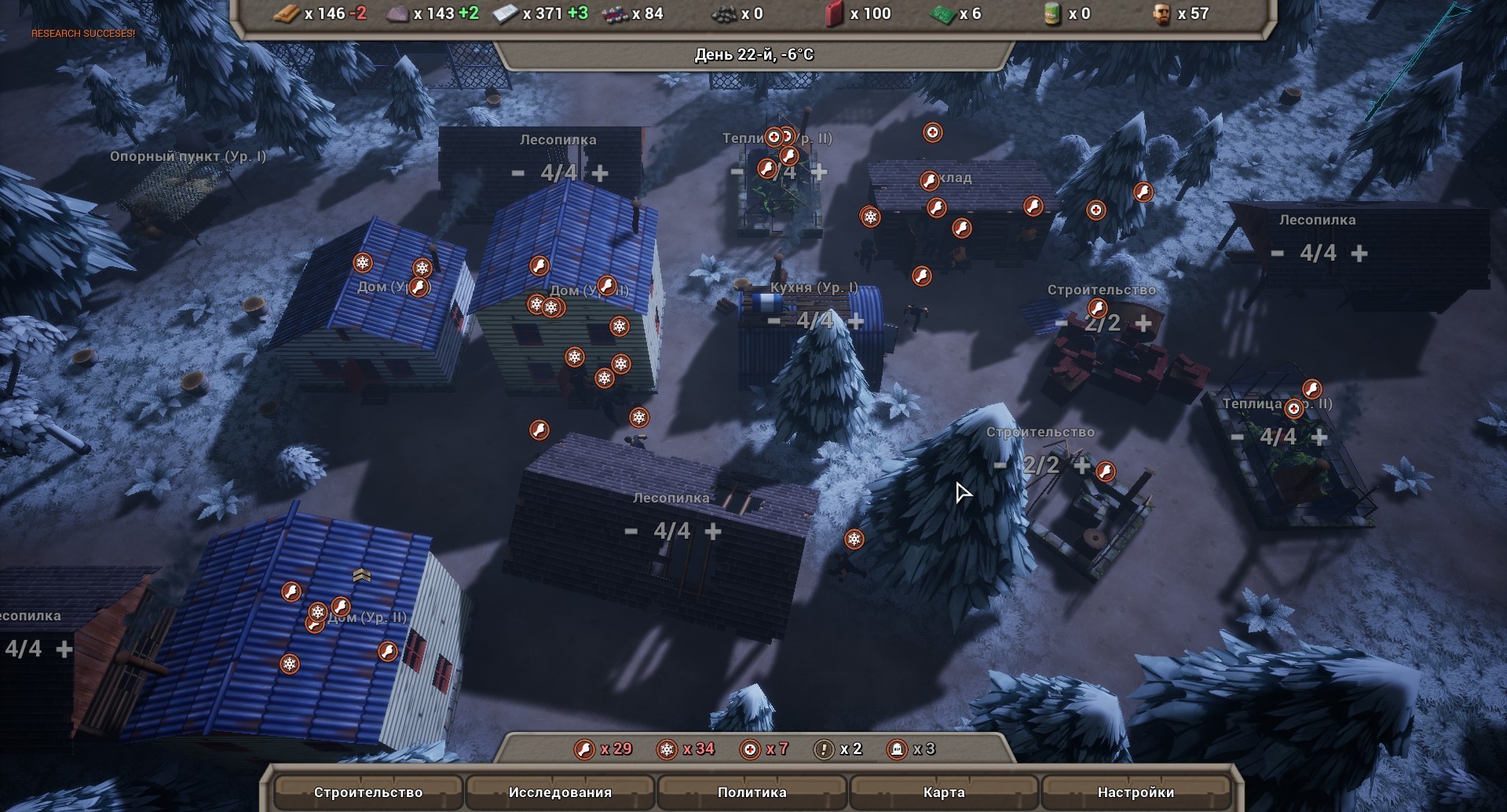Open the Исследования menu

click(x=562, y=792)
